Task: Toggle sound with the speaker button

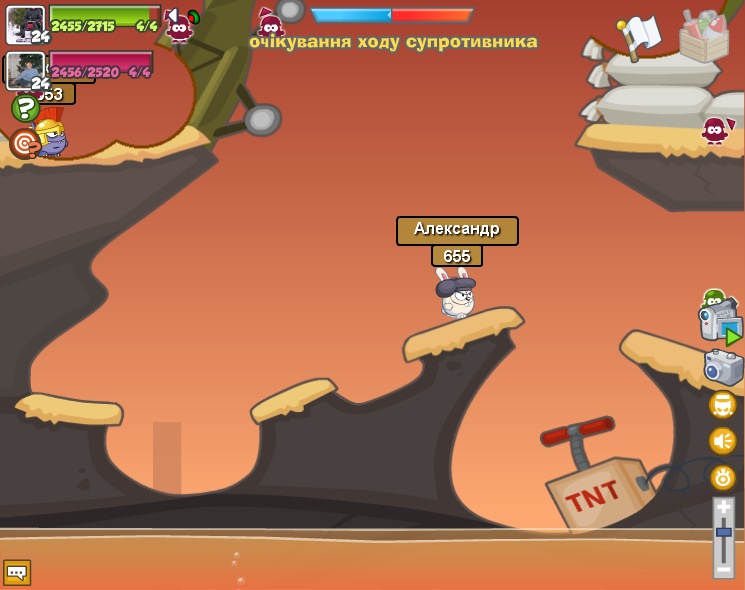Action: click(723, 441)
